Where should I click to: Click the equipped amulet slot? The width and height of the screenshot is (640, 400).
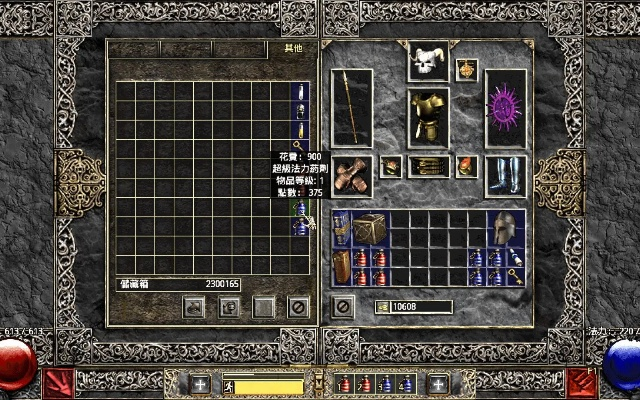467,69
